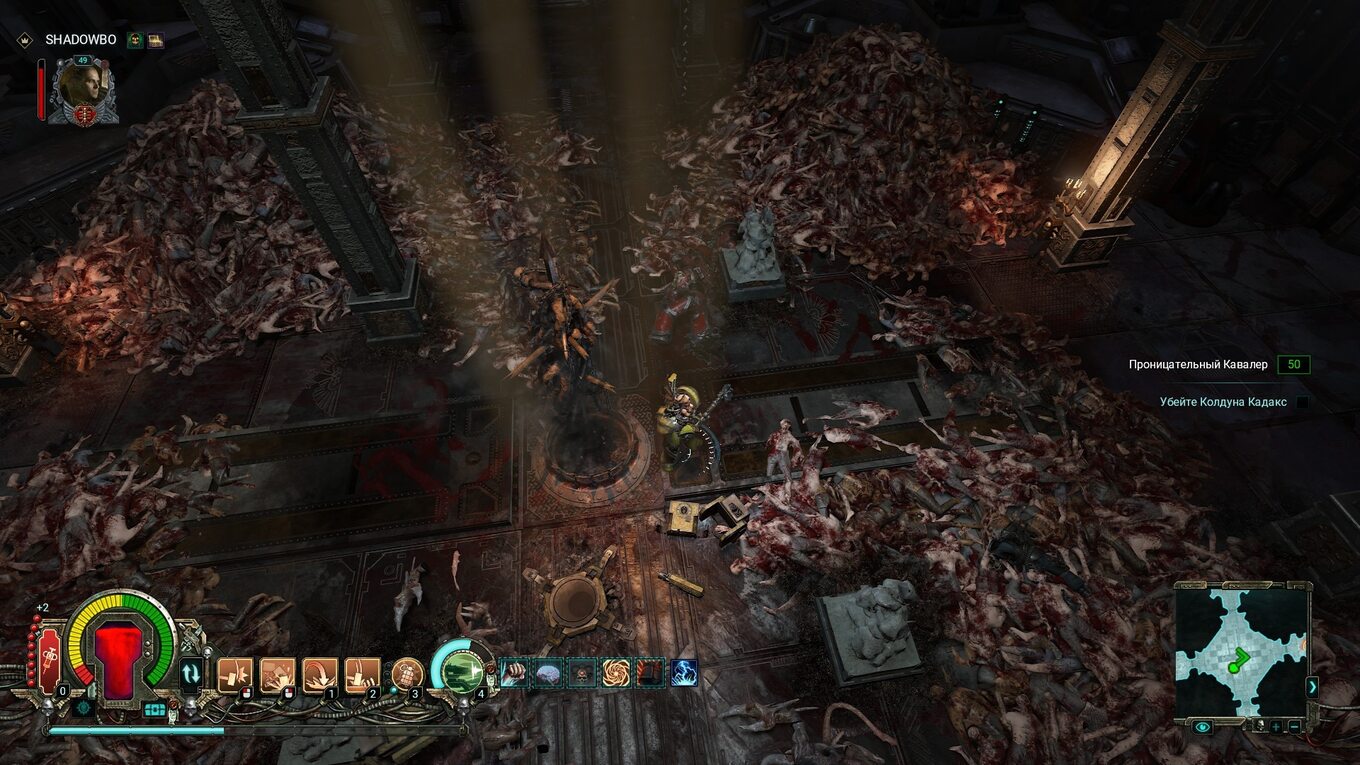
Task: Trigger the green tank ability in slot 4
Action: [460, 670]
